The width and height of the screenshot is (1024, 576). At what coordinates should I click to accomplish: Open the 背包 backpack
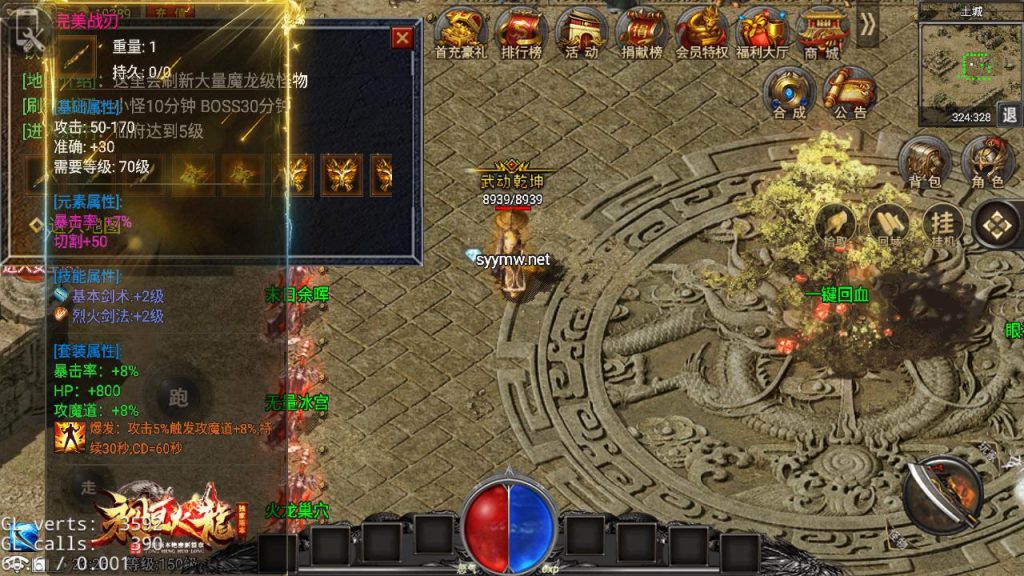[926, 164]
